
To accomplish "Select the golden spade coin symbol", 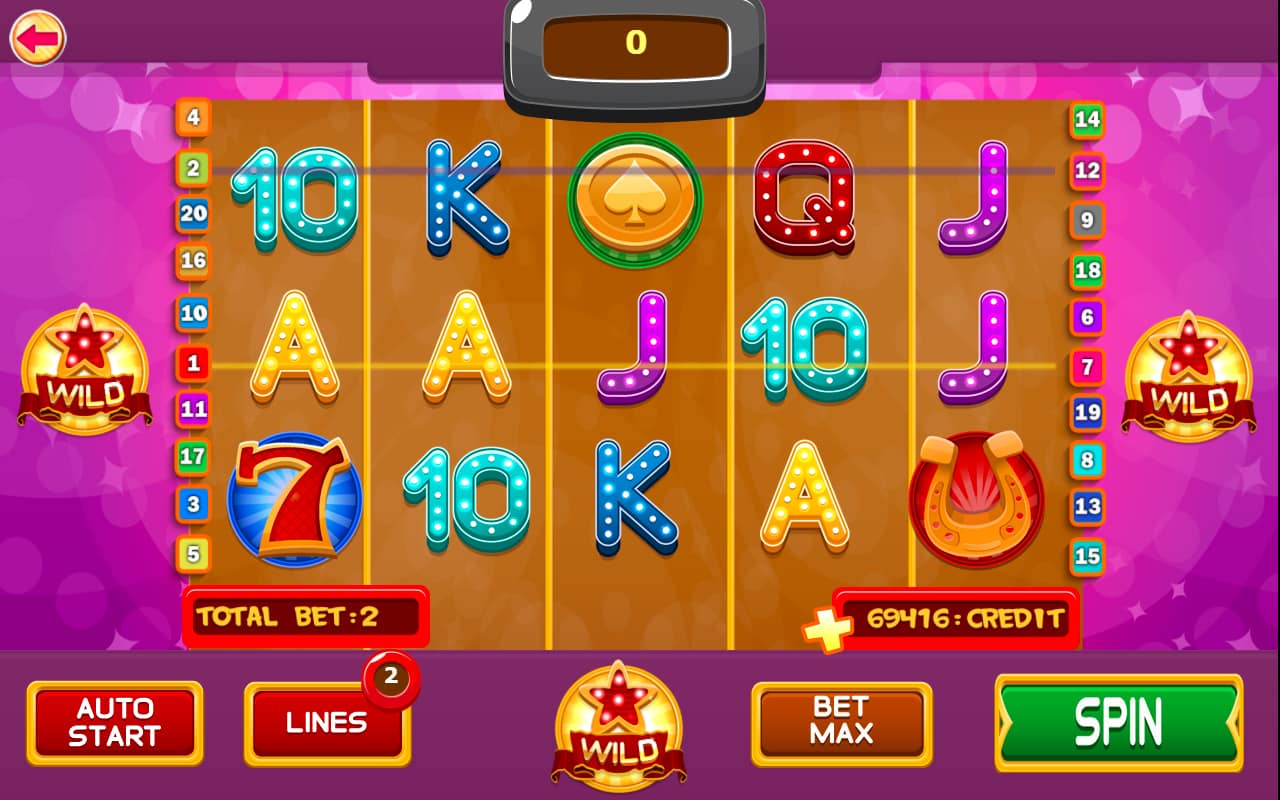I will (637, 199).
